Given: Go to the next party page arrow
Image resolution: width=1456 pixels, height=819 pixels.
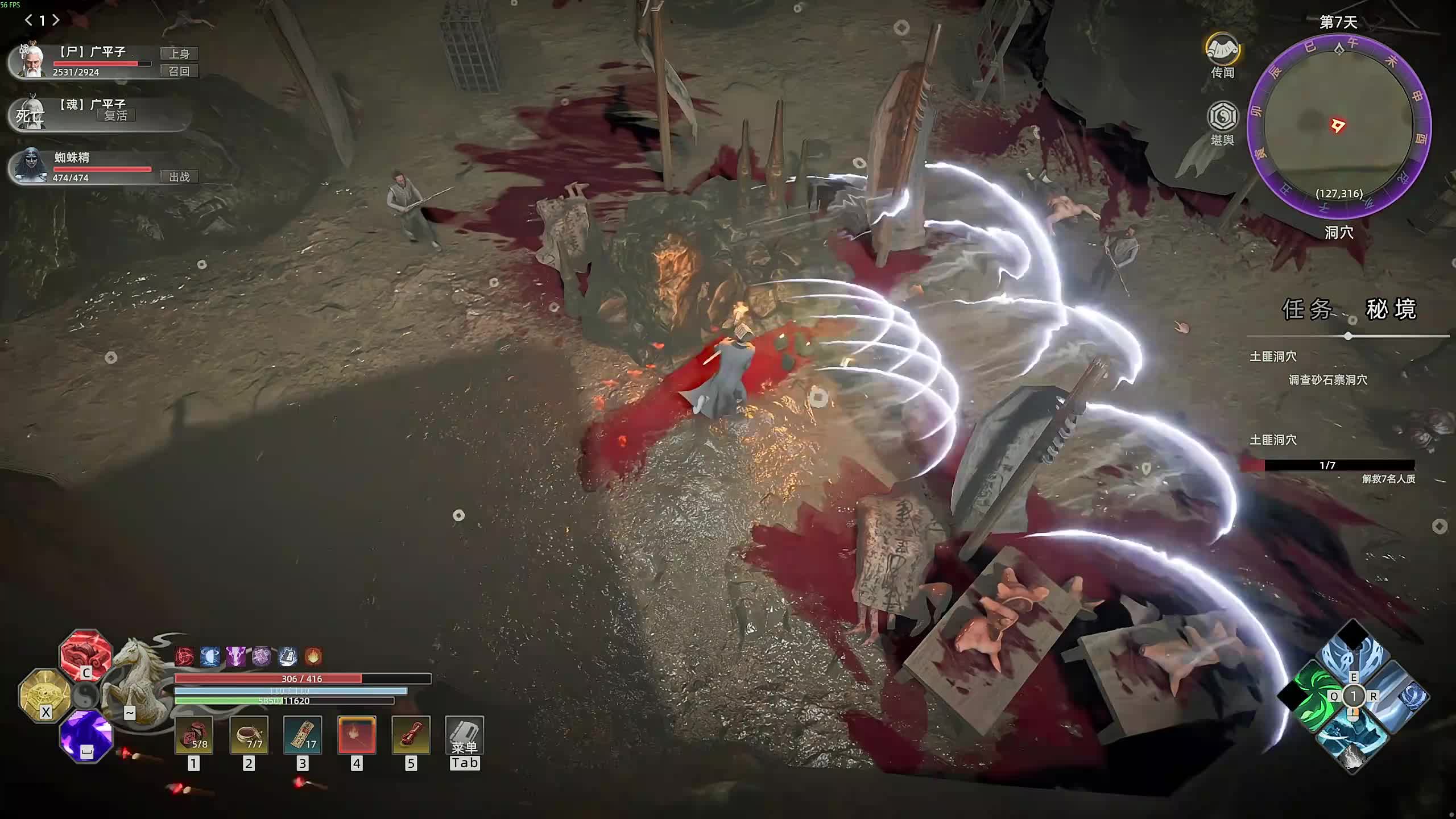Looking at the screenshot, I should coord(56,20).
